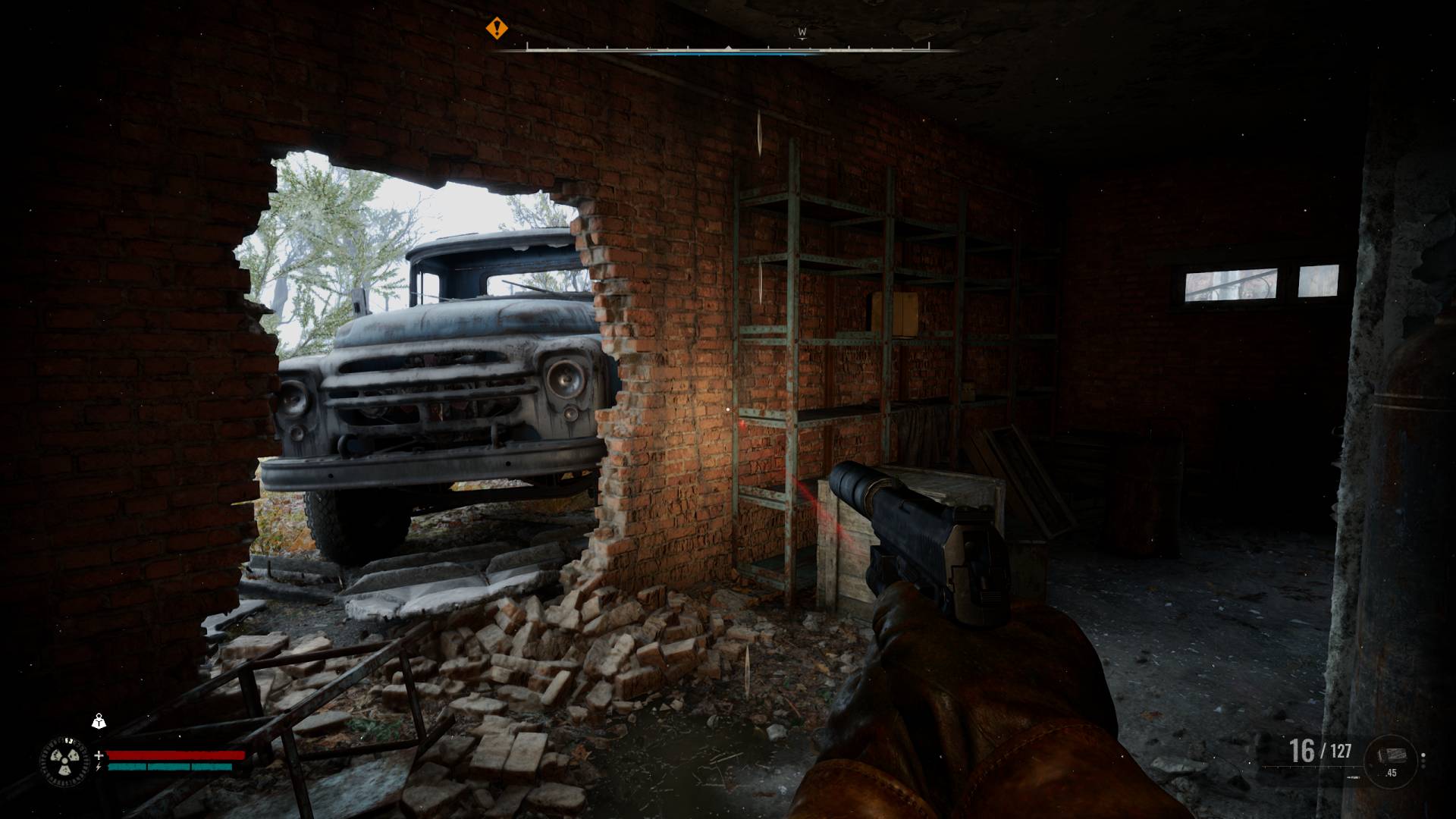Click the W heading on the compass bar

[802, 33]
